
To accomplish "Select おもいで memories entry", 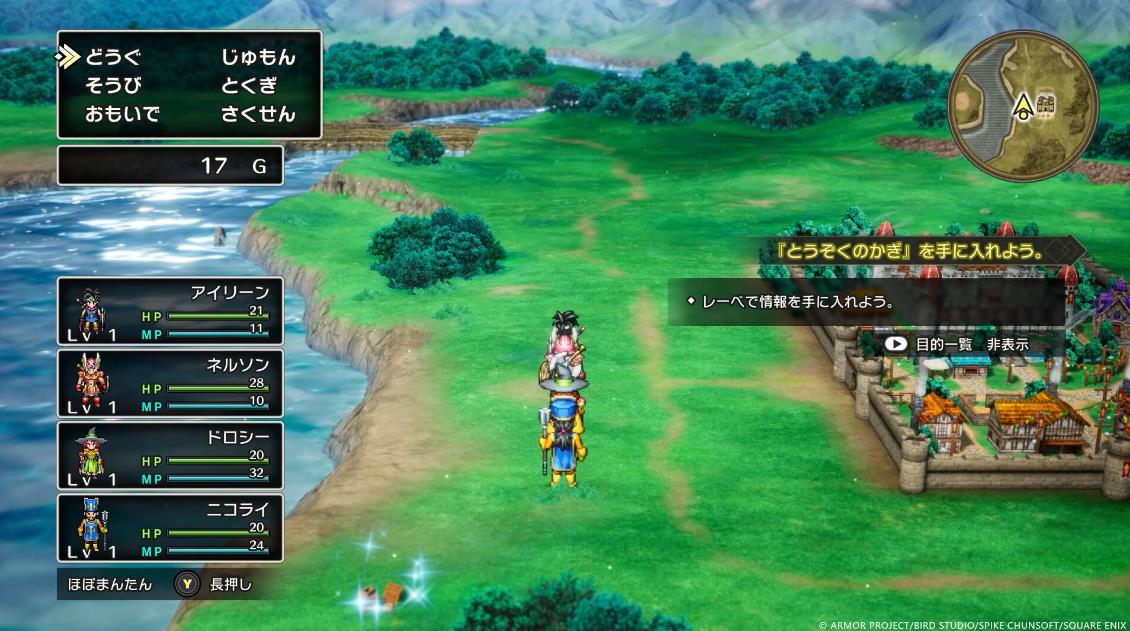I will click(122, 114).
